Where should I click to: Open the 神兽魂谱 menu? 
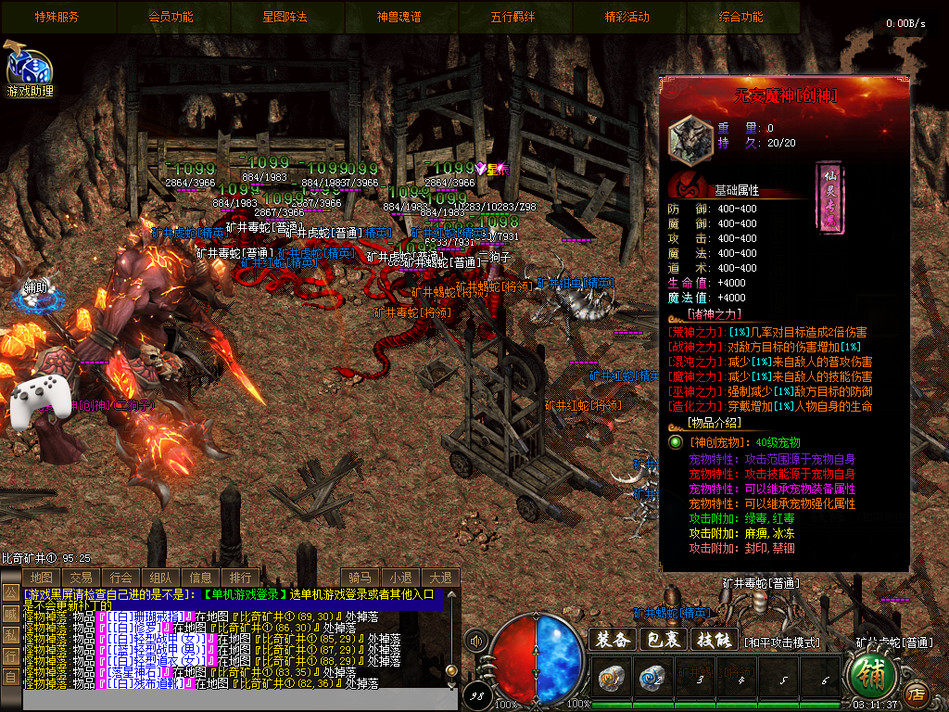(399, 17)
